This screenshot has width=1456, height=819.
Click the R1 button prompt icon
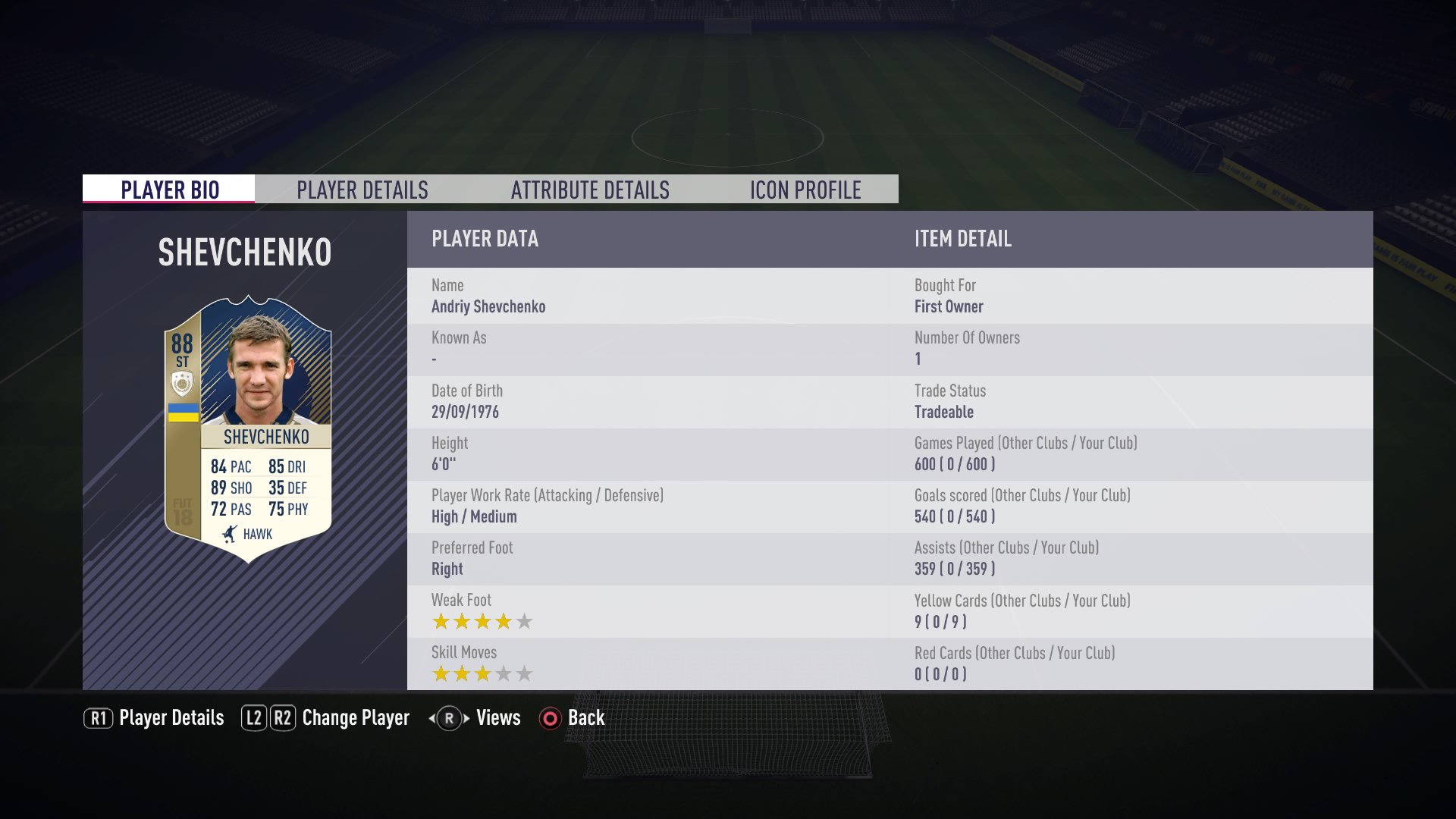click(x=97, y=717)
